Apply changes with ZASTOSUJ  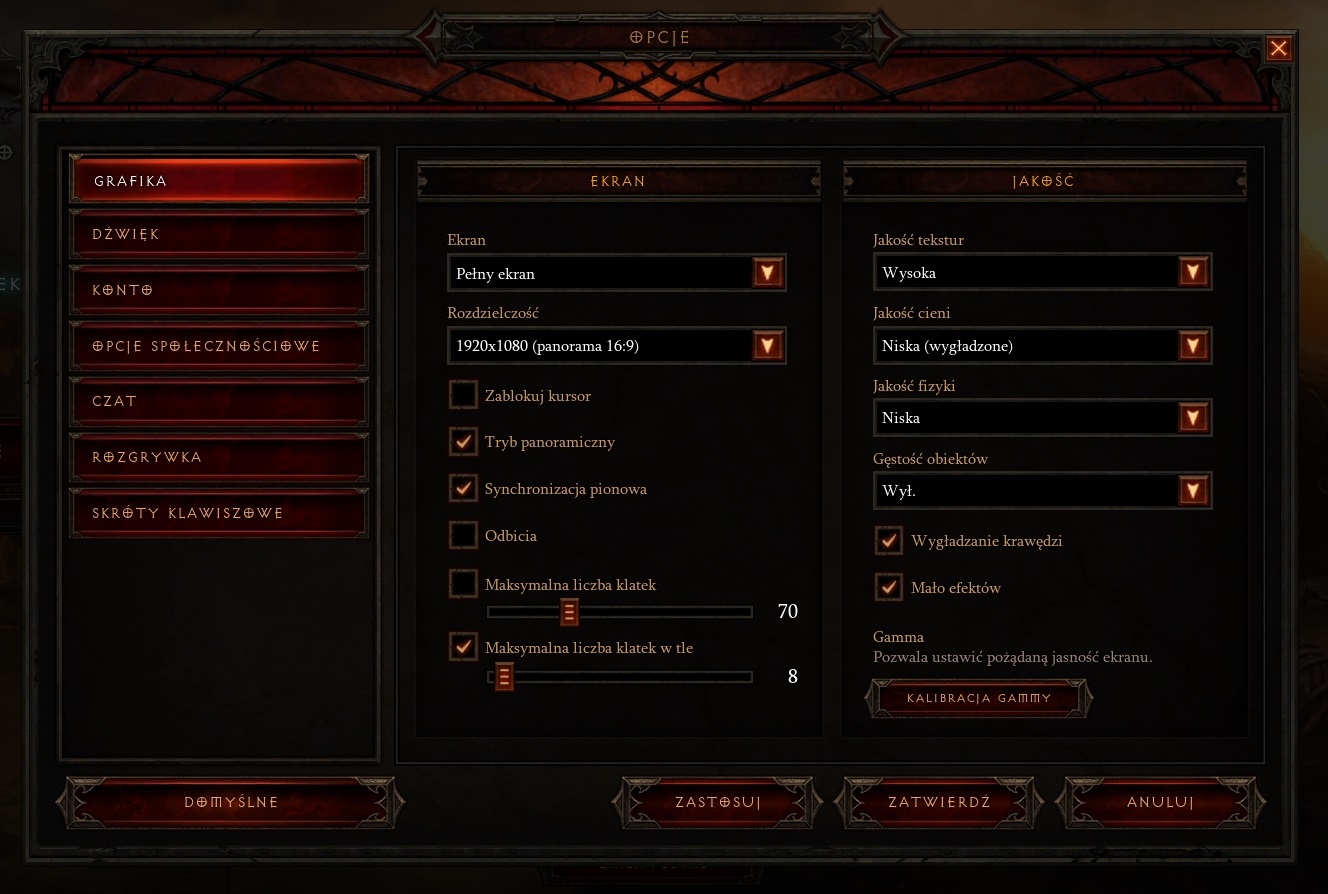click(716, 801)
